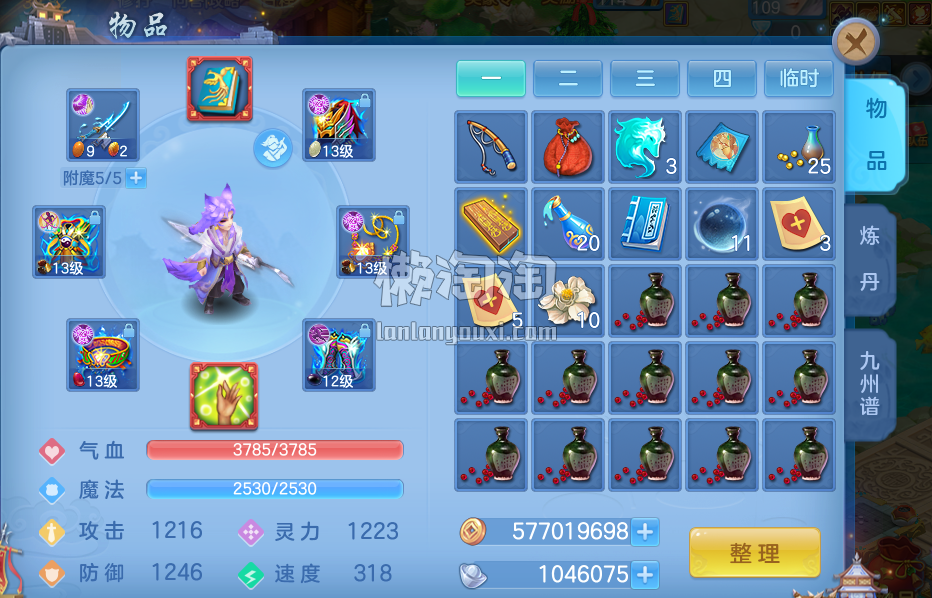Select the fishing rod item slot
Image resolution: width=932 pixels, height=598 pixels.
click(491, 146)
